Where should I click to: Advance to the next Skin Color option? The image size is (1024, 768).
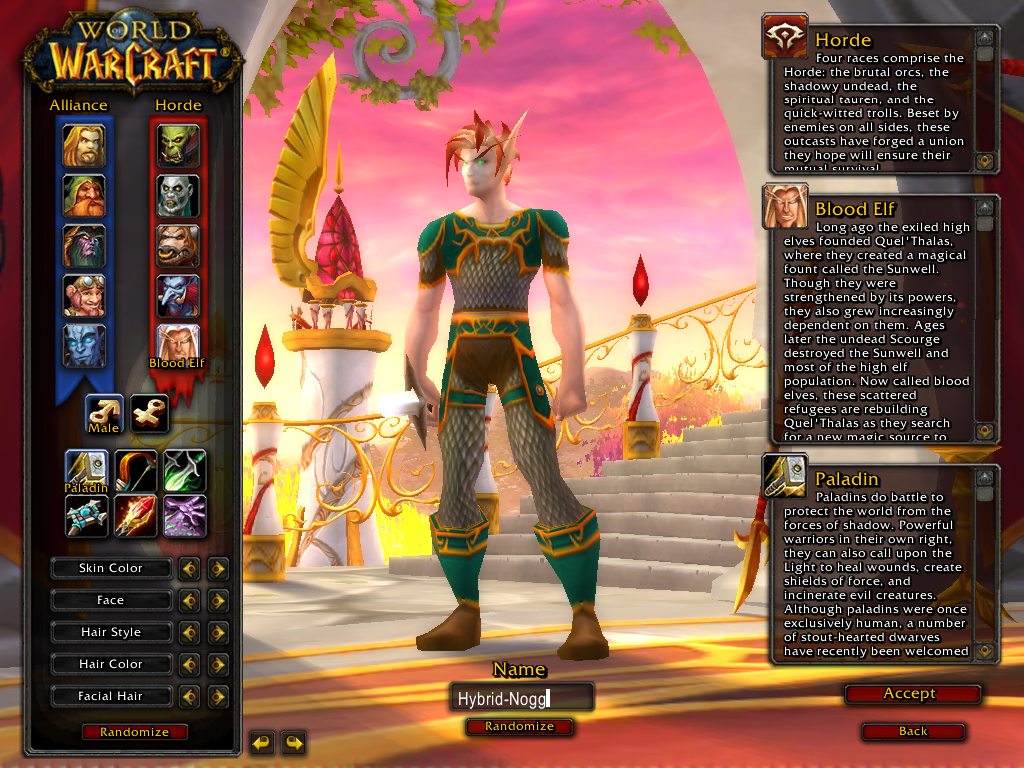(218, 569)
